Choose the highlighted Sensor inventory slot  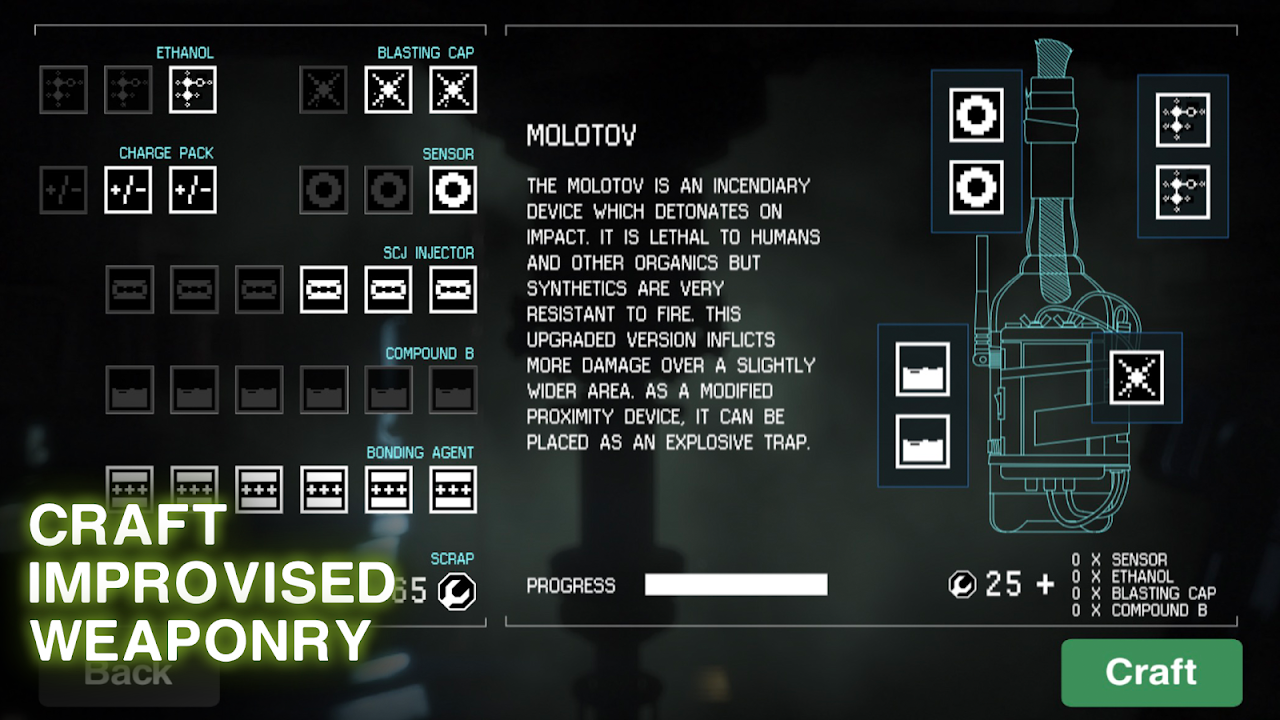coord(453,190)
